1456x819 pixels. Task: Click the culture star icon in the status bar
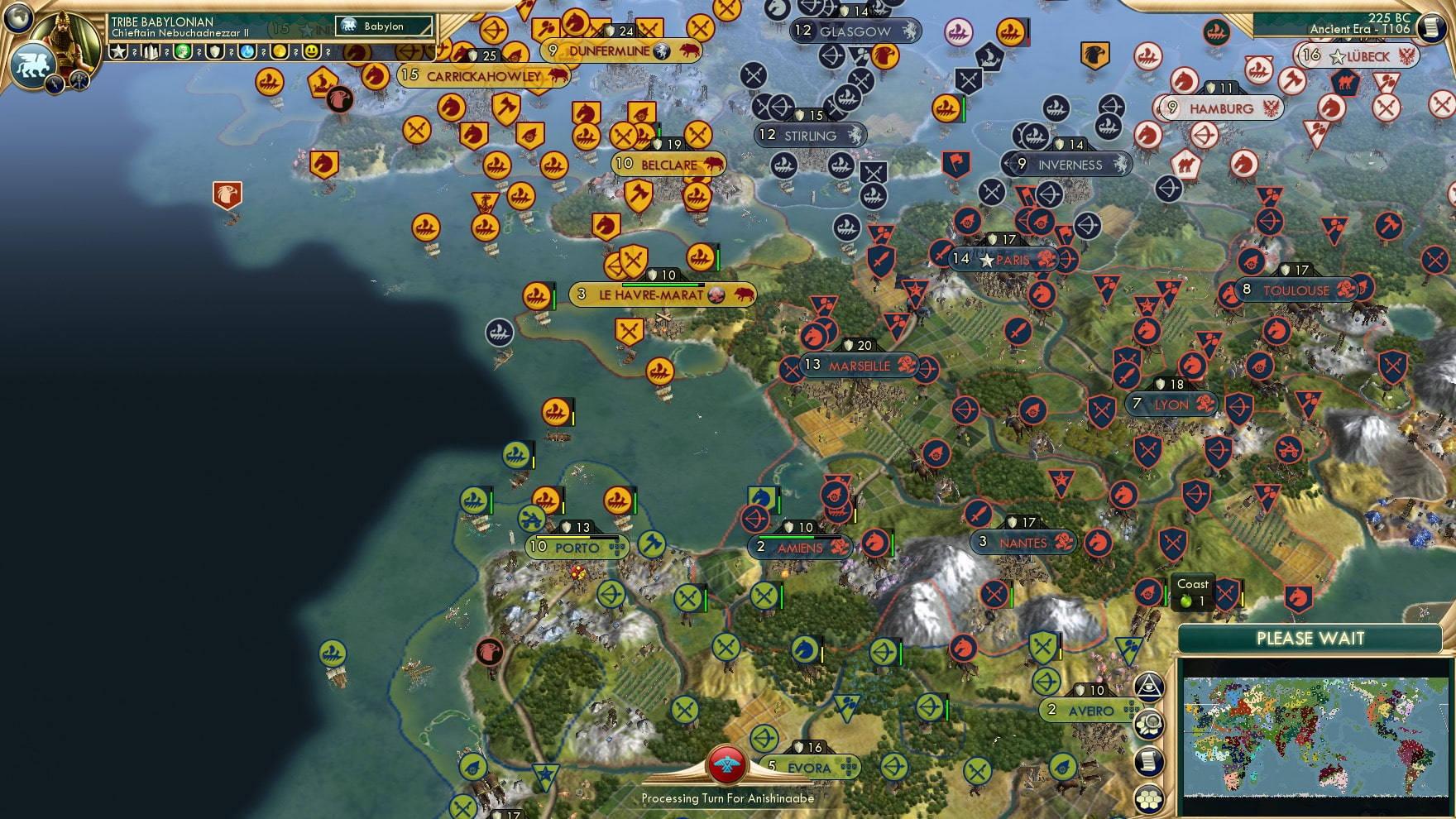coord(120,51)
